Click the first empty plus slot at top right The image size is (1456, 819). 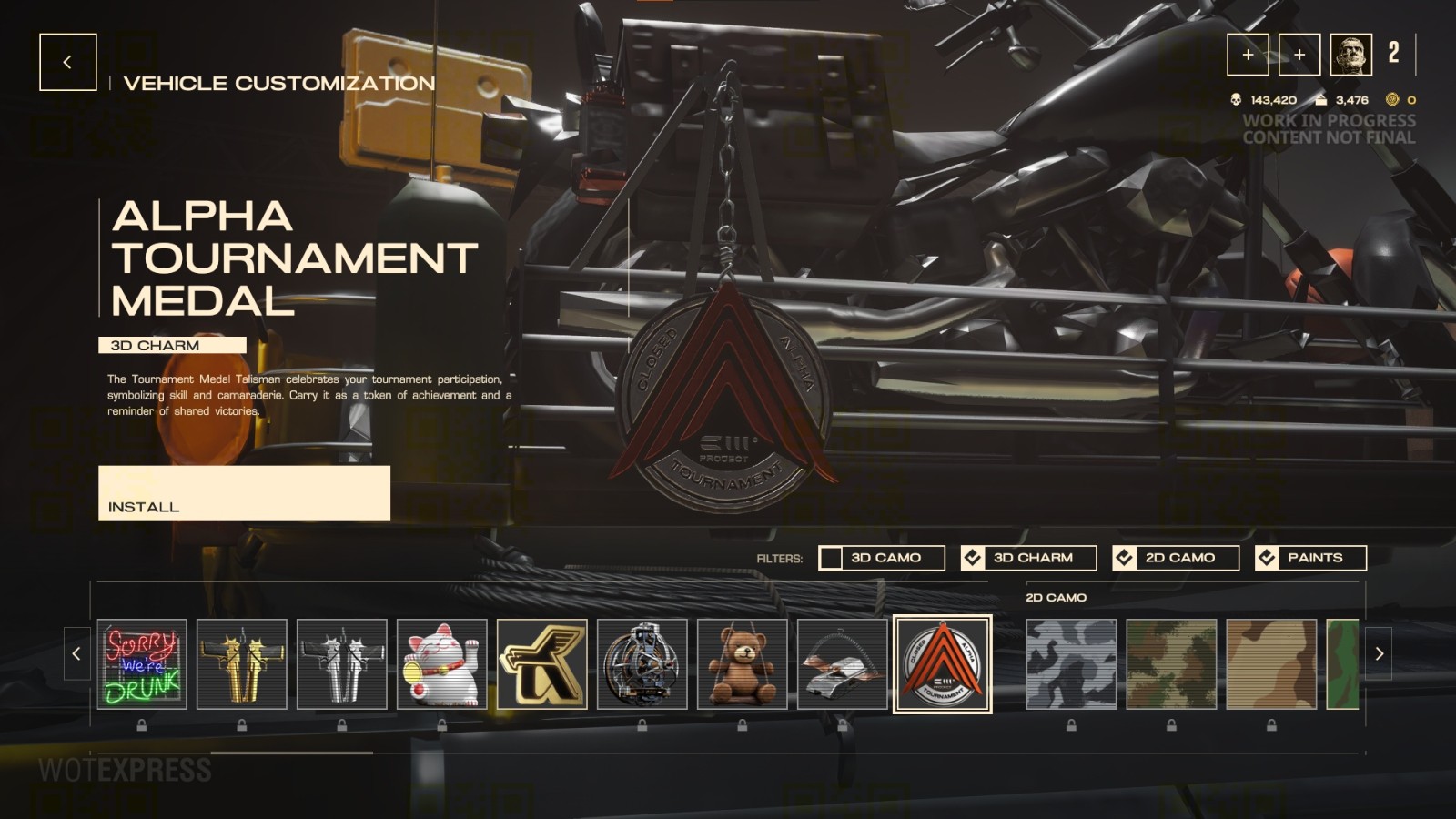(1249, 55)
